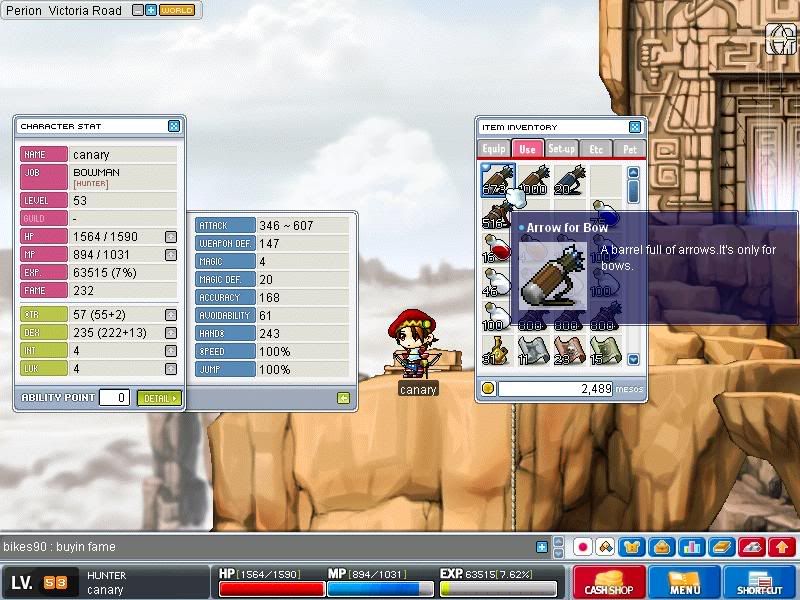The height and width of the screenshot is (600, 800).
Task: Open the Shortcut panel
Action: point(760,582)
